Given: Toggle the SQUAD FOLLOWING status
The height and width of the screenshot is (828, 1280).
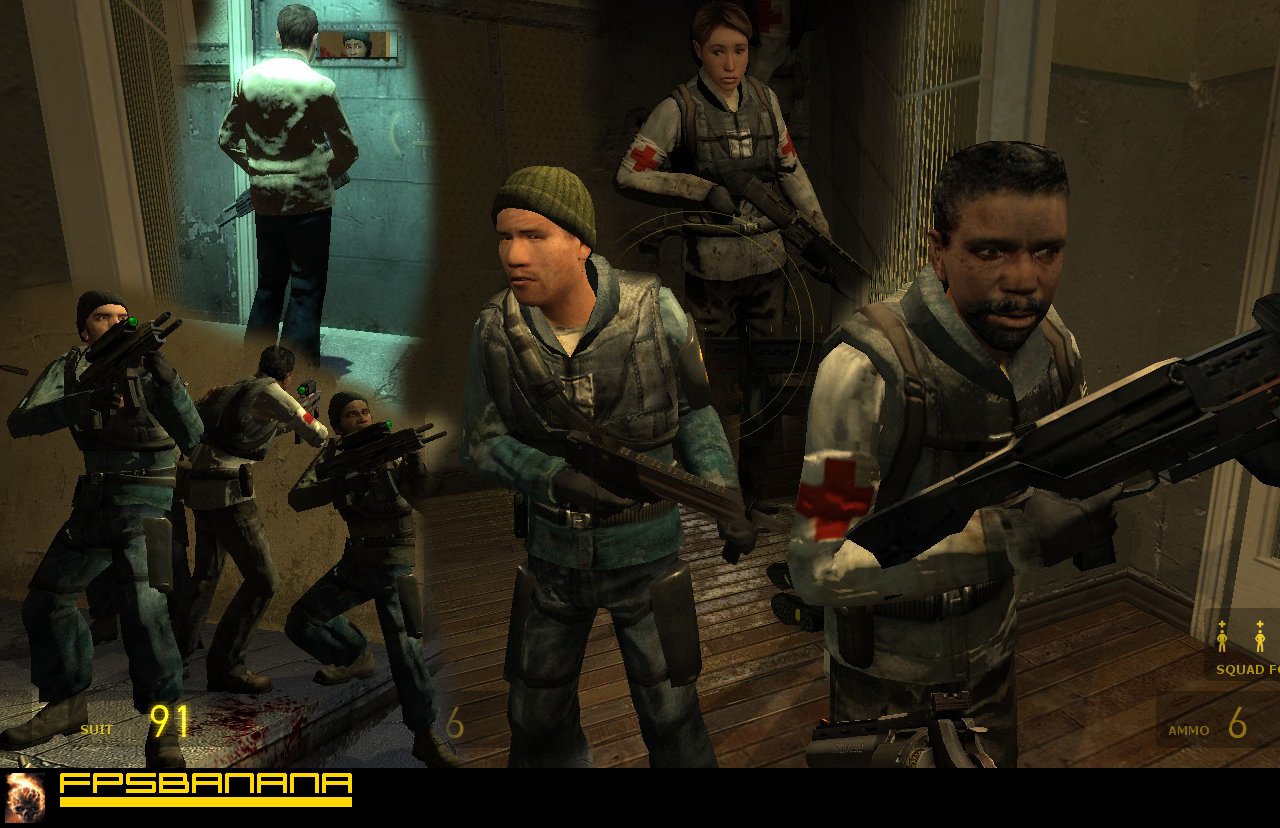Looking at the screenshot, I should (1244, 669).
